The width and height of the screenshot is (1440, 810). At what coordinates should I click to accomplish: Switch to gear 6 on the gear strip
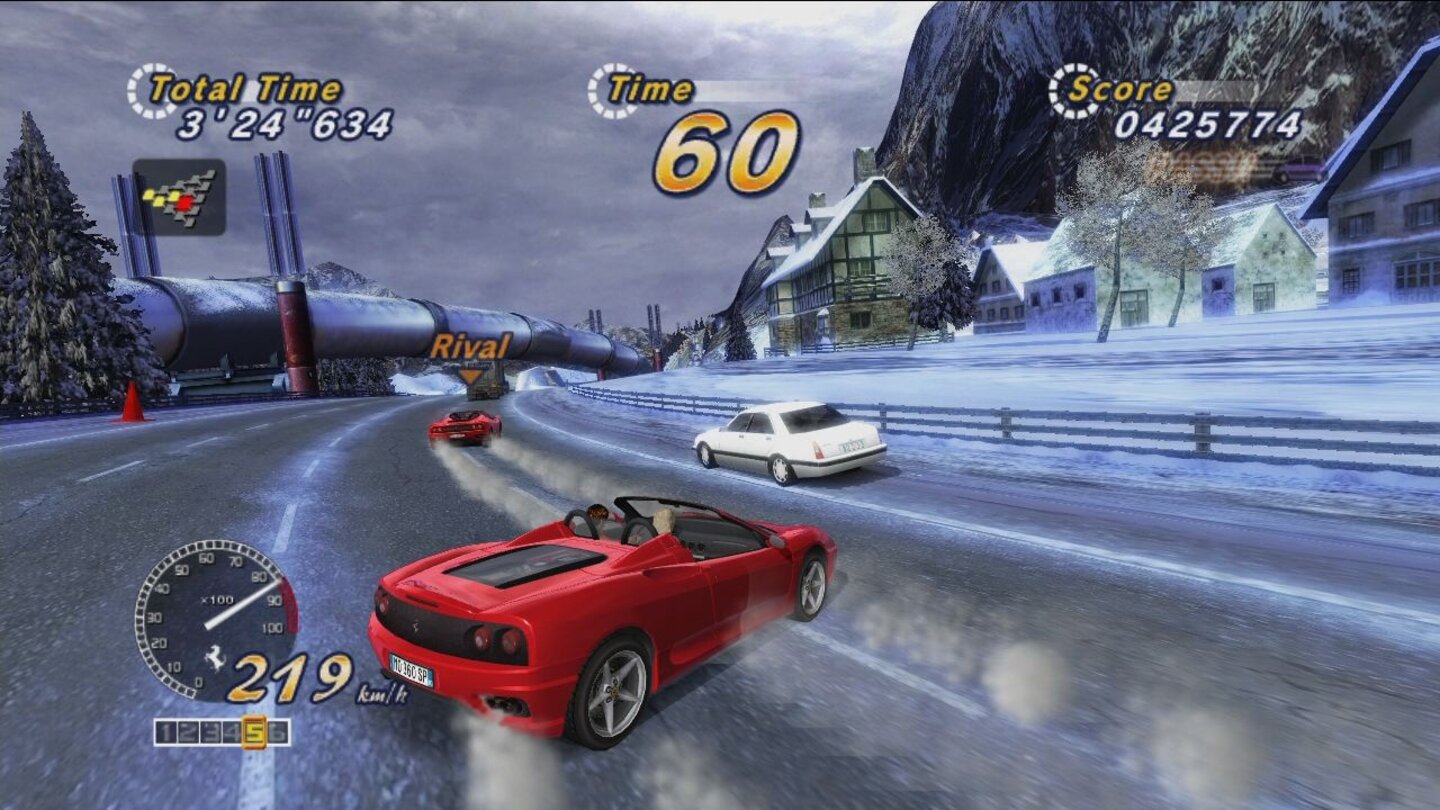pos(279,731)
